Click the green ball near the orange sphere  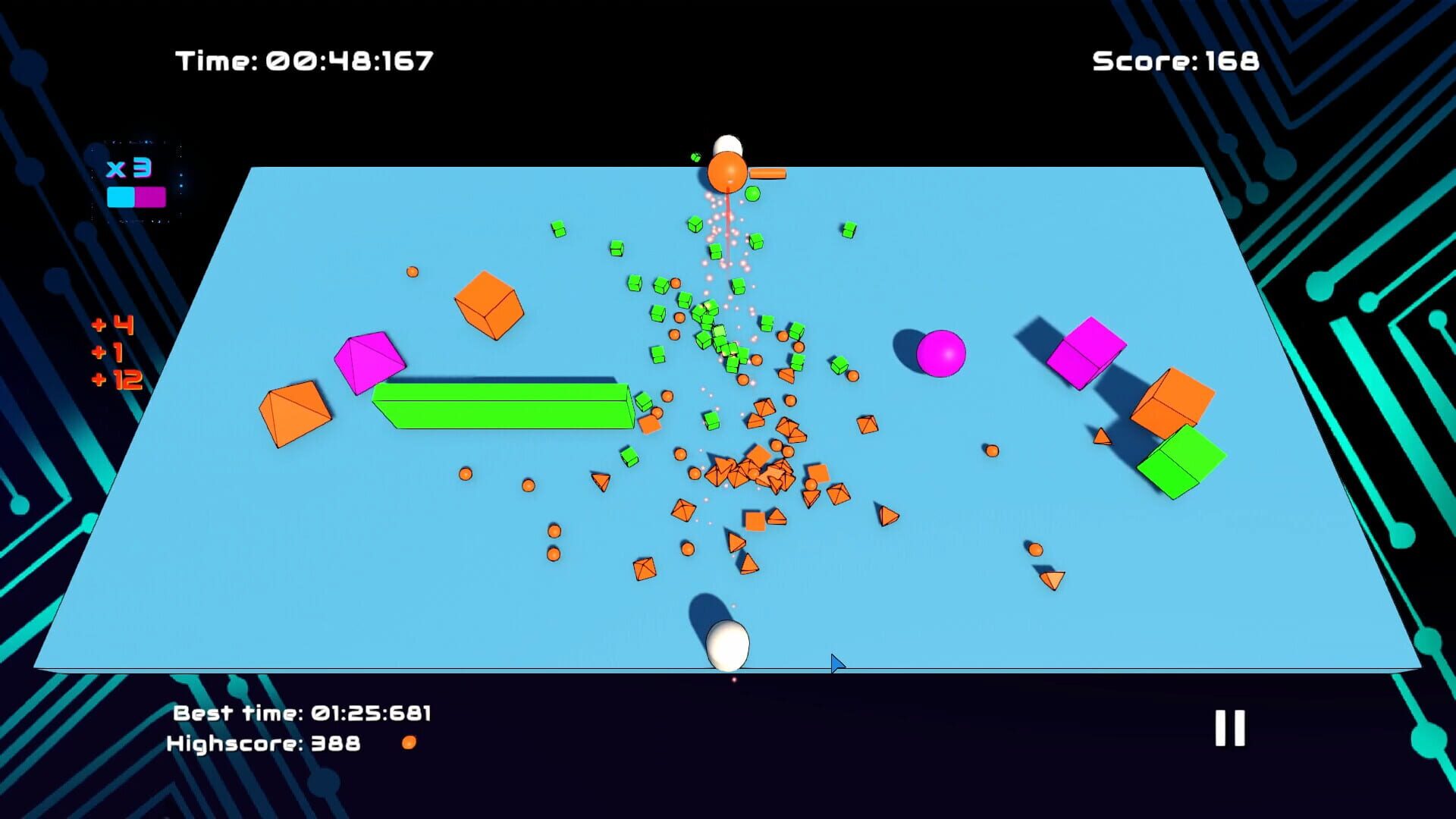(752, 195)
